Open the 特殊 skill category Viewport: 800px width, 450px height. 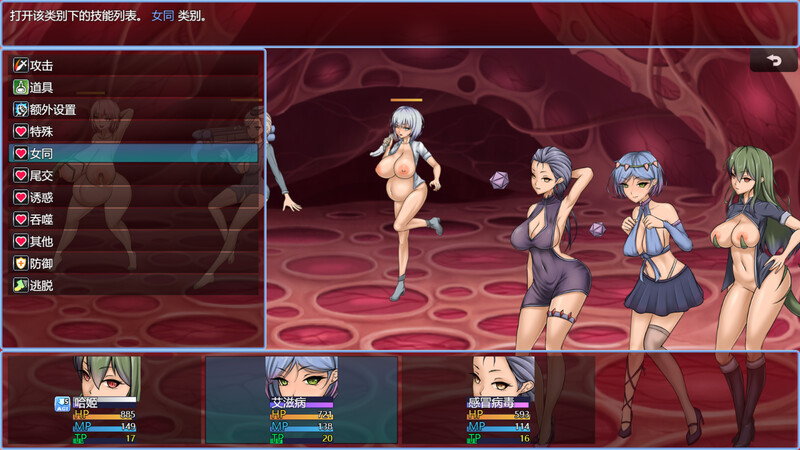point(134,131)
